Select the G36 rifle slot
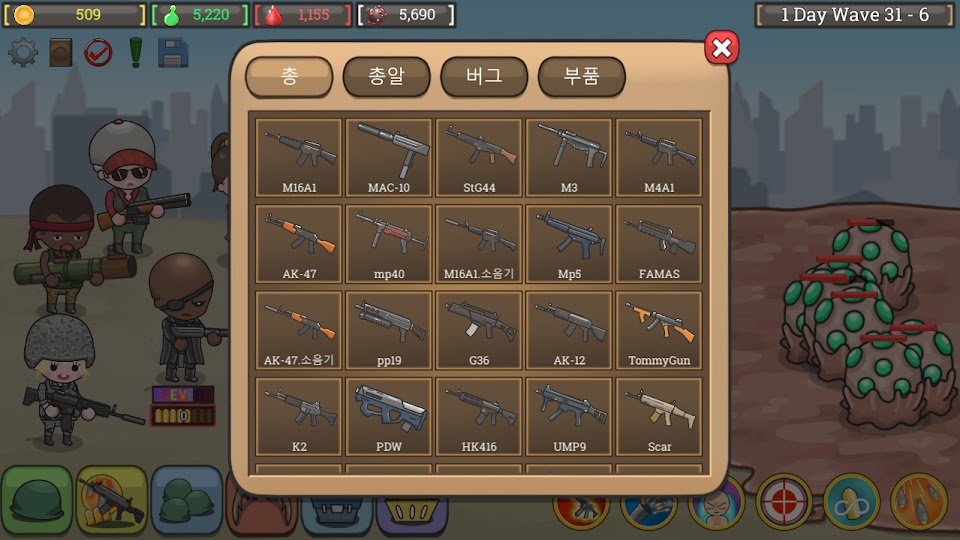The image size is (960, 540). (x=479, y=329)
